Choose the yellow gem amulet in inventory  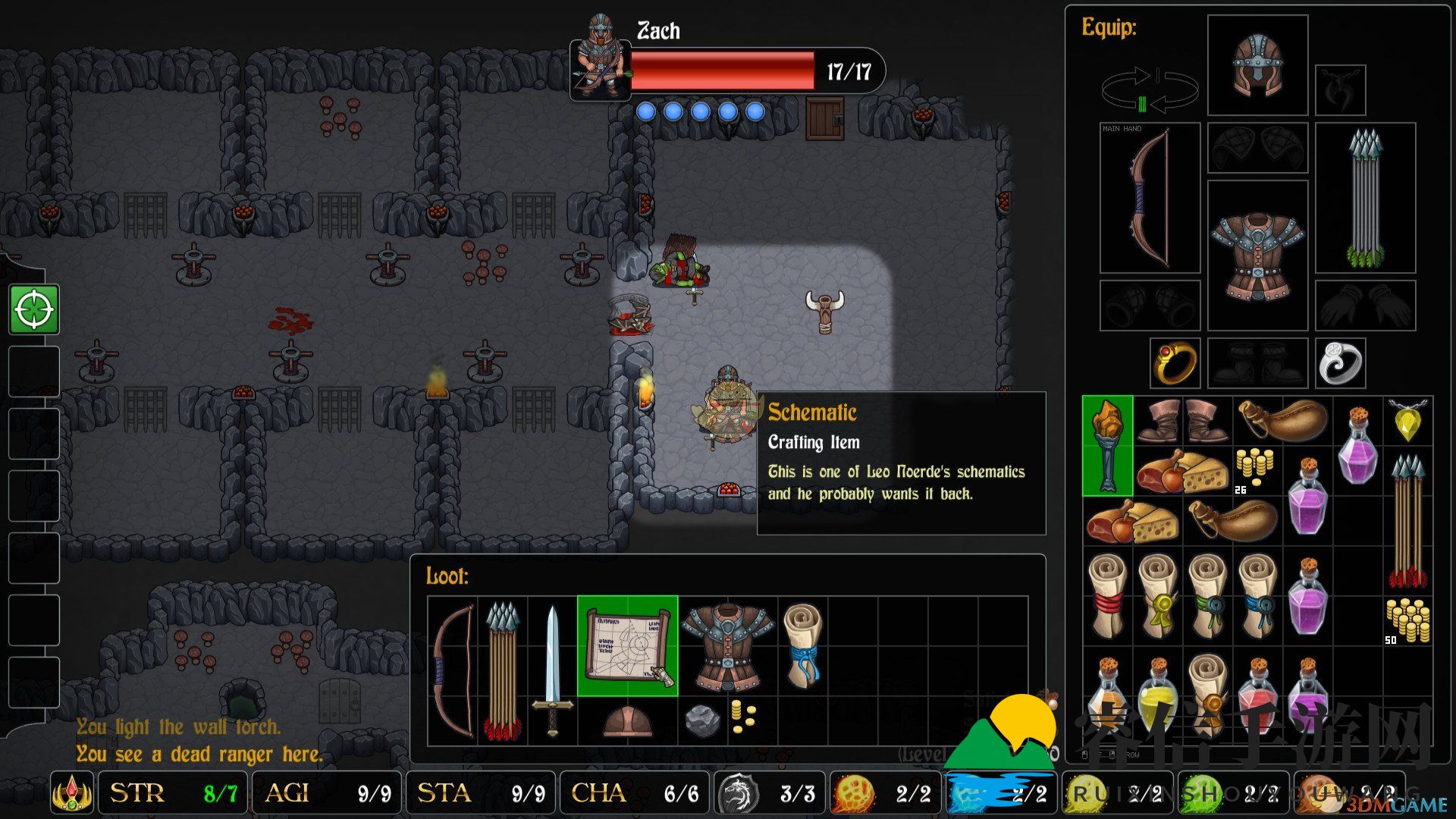1407,420
